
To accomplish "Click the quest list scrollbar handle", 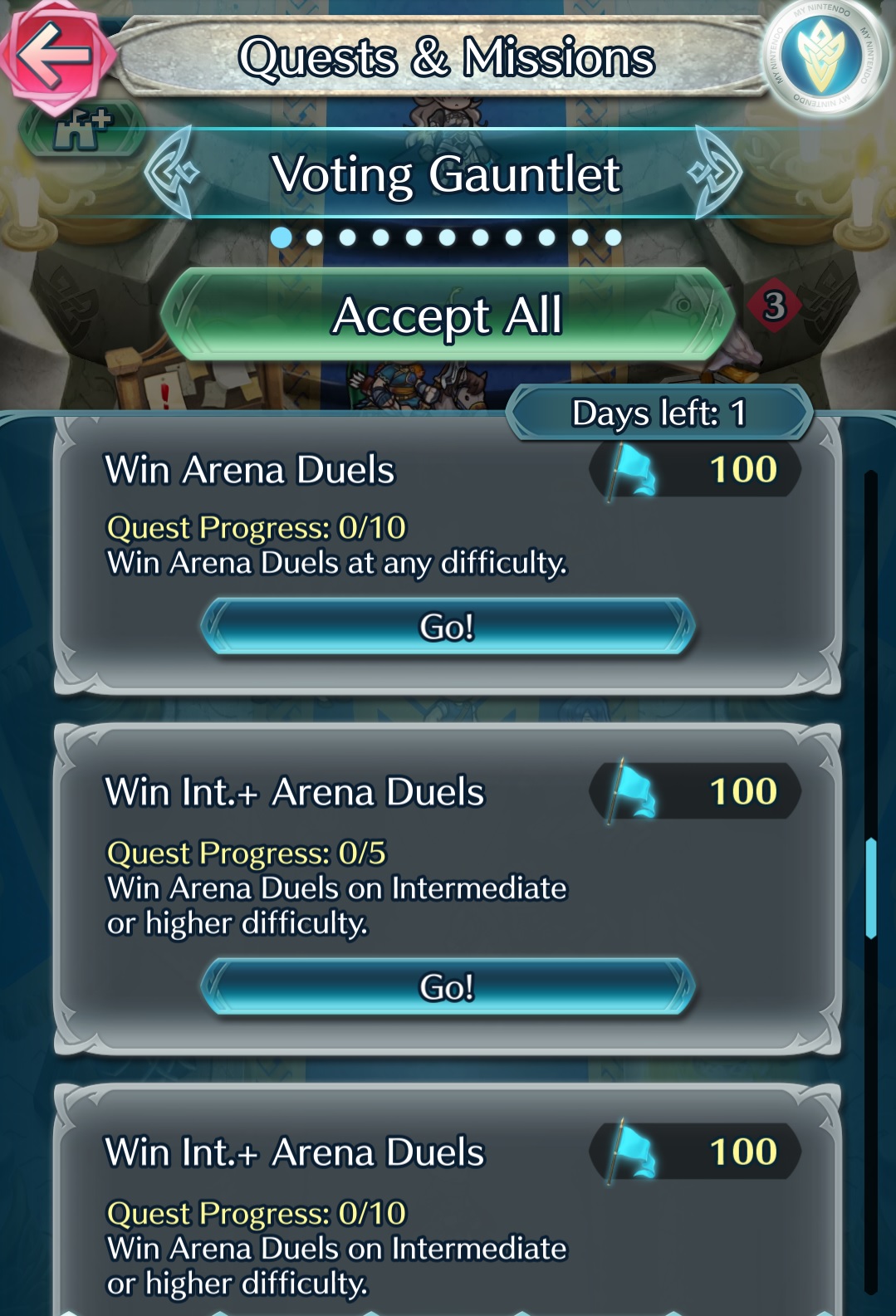I will click(870, 888).
